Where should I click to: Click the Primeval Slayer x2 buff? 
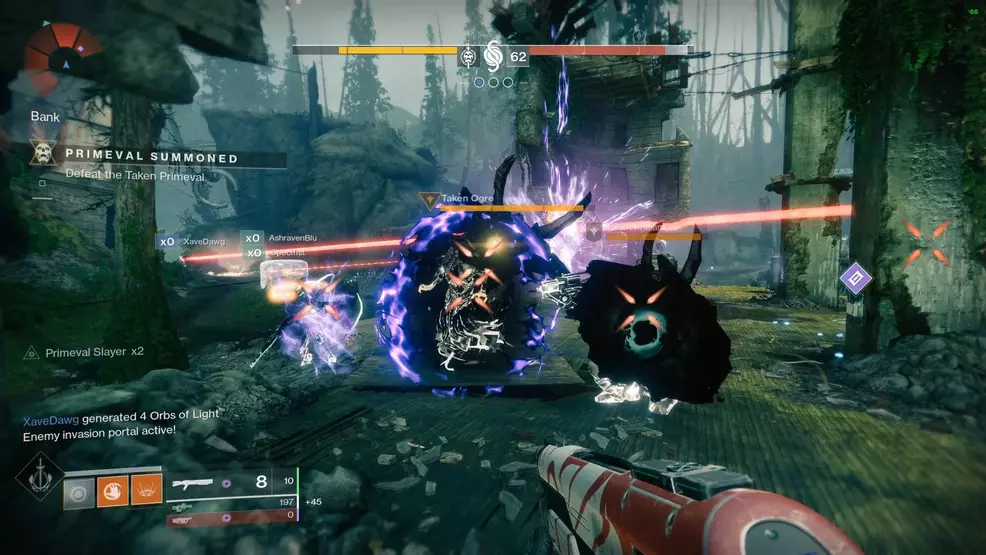(86, 352)
